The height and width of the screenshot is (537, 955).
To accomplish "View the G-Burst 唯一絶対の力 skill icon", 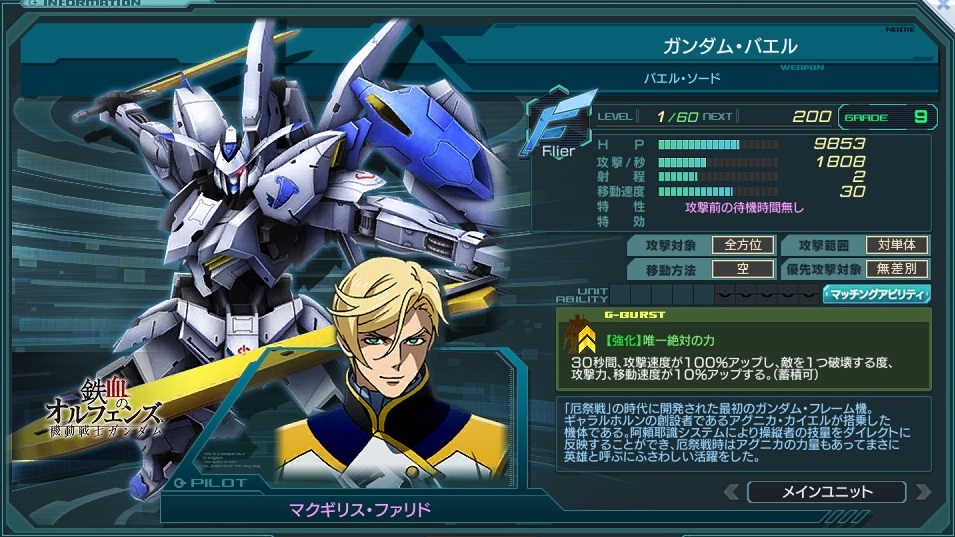I will (582, 338).
